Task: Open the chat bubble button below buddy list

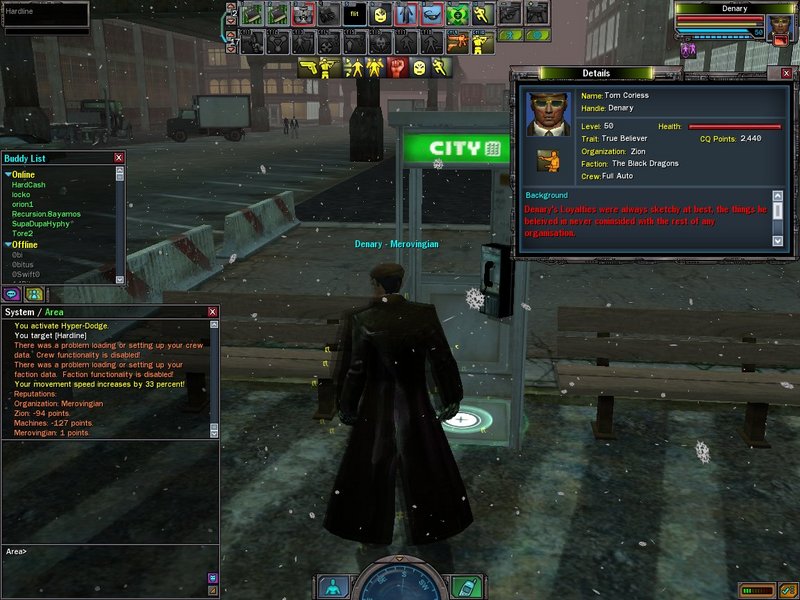Action: (x=12, y=294)
